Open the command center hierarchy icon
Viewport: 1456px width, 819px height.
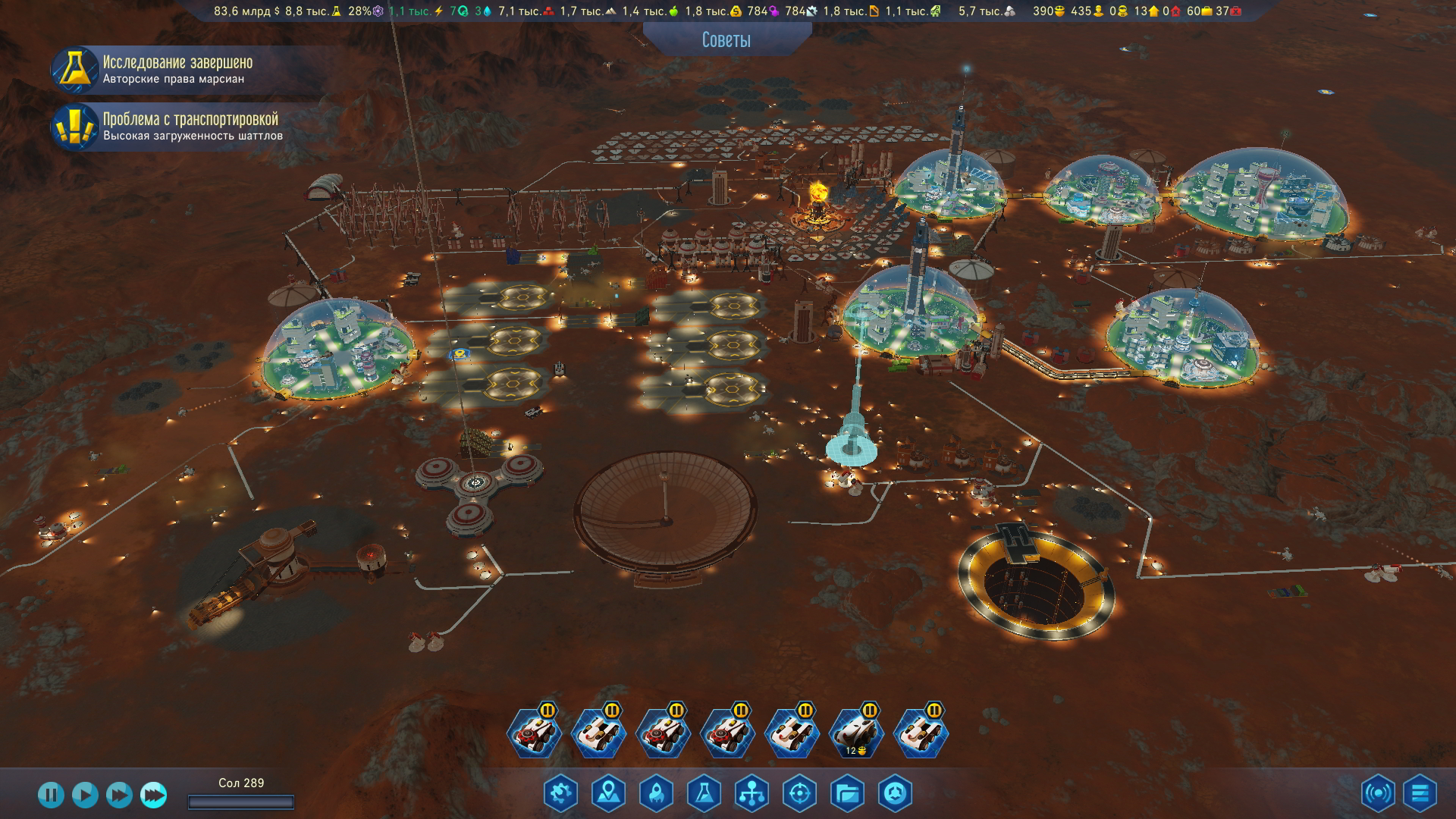click(x=752, y=794)
